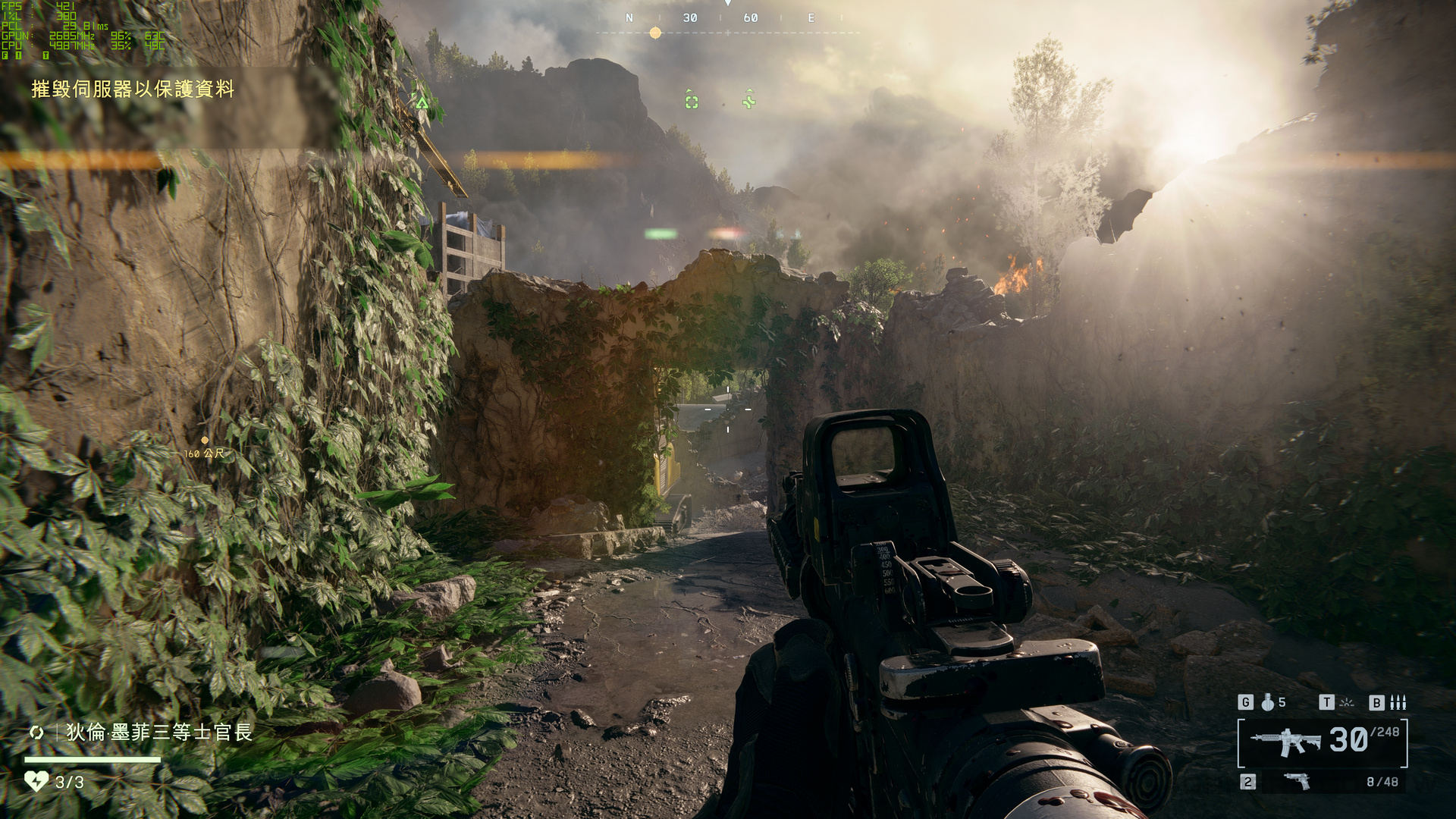This screenshot has height=819, width=1456.
Task: Click the grenade count label showing 5
Action: click(1283, 703)
